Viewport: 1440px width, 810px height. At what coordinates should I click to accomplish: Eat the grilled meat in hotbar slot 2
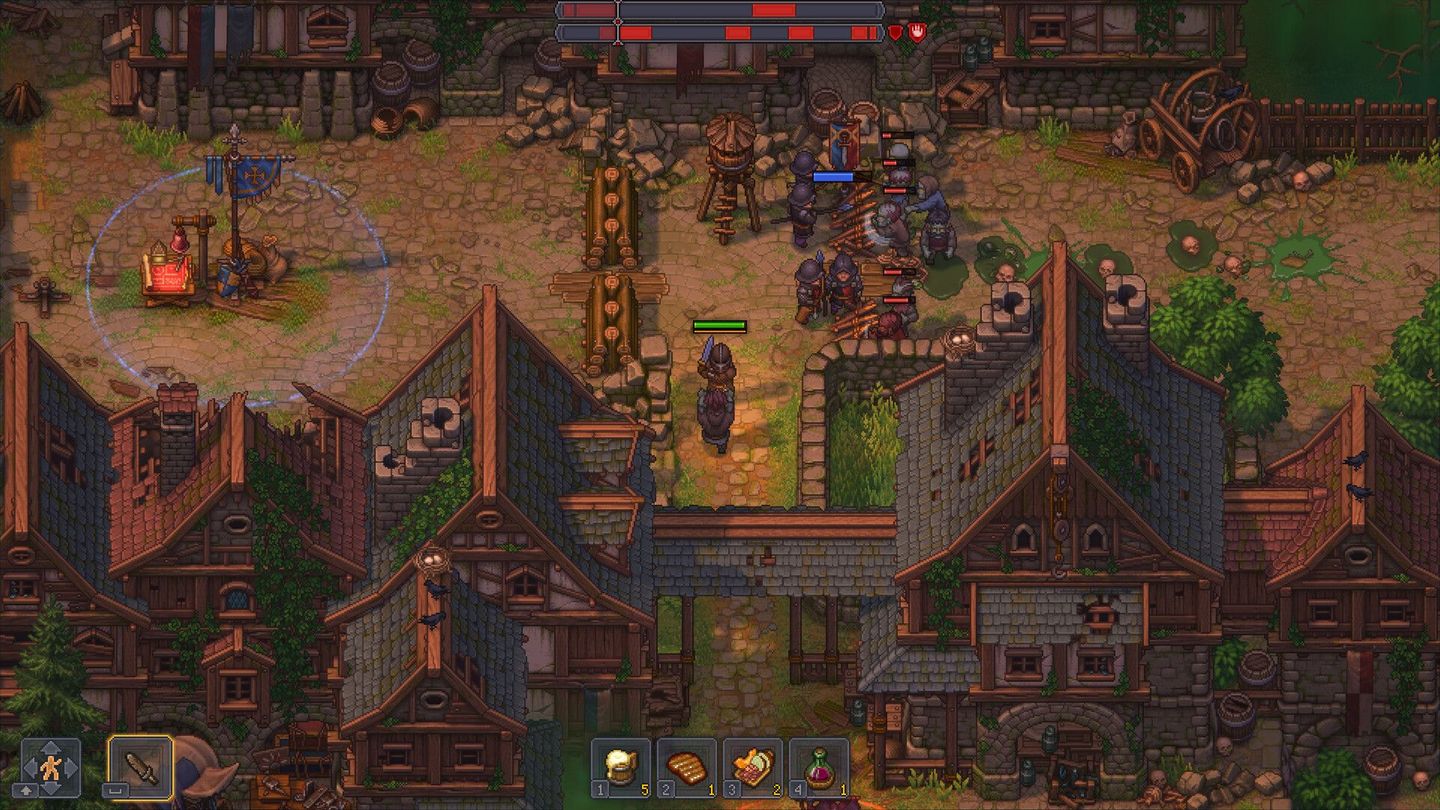click(x=686, y=766)
